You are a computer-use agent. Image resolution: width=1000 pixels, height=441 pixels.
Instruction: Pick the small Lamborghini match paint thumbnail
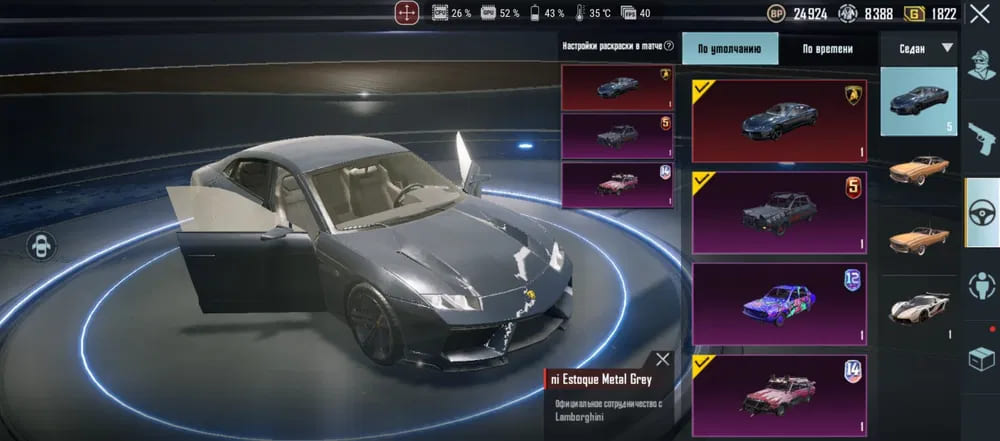[x=618, y=88]
